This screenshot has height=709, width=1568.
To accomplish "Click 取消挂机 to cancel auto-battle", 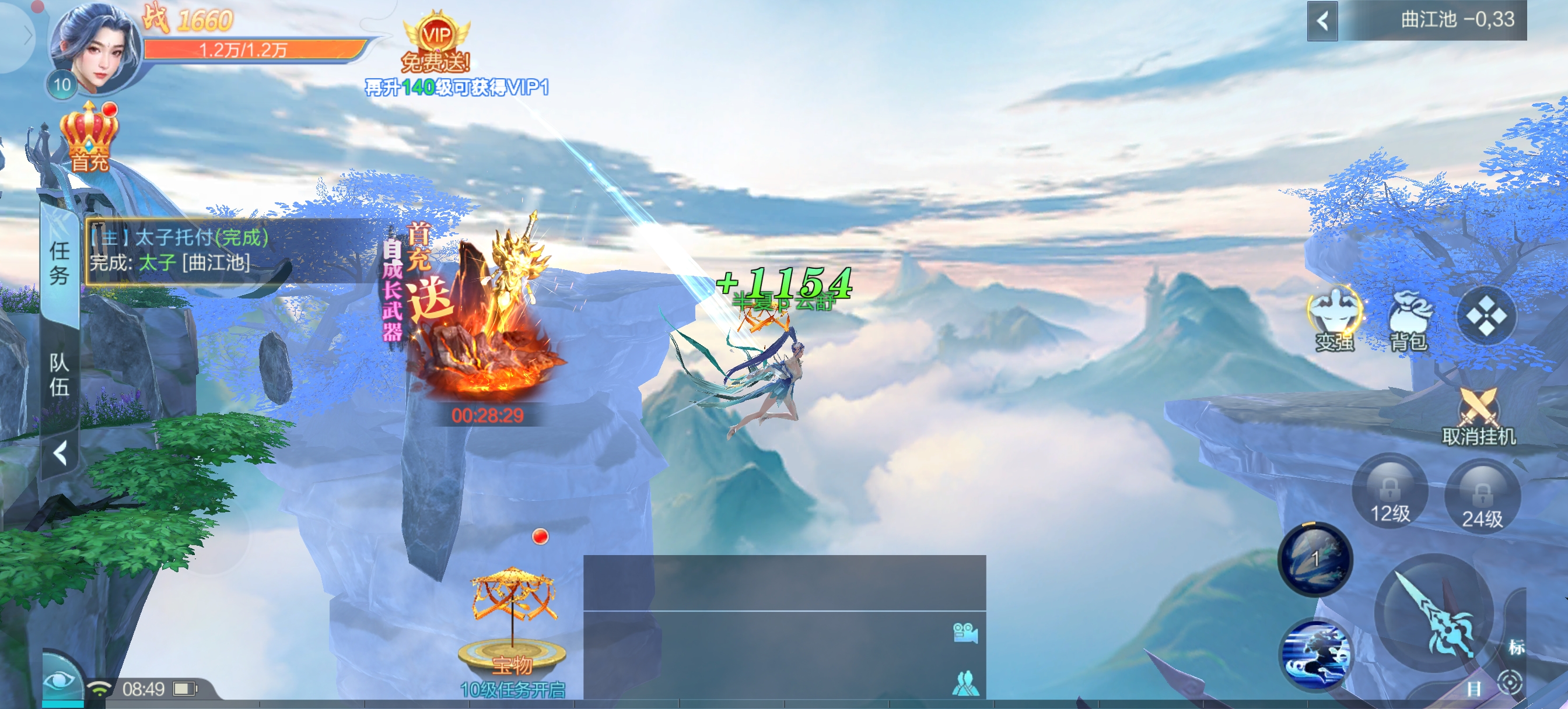I will (x=1478, y=417).
